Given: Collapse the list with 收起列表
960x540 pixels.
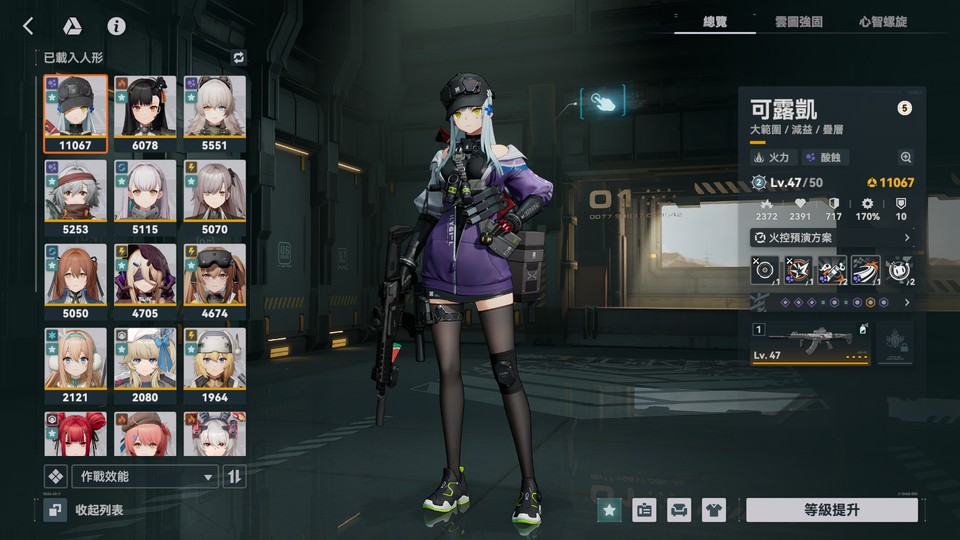Looking at the screenshot, I should point(98,510).
